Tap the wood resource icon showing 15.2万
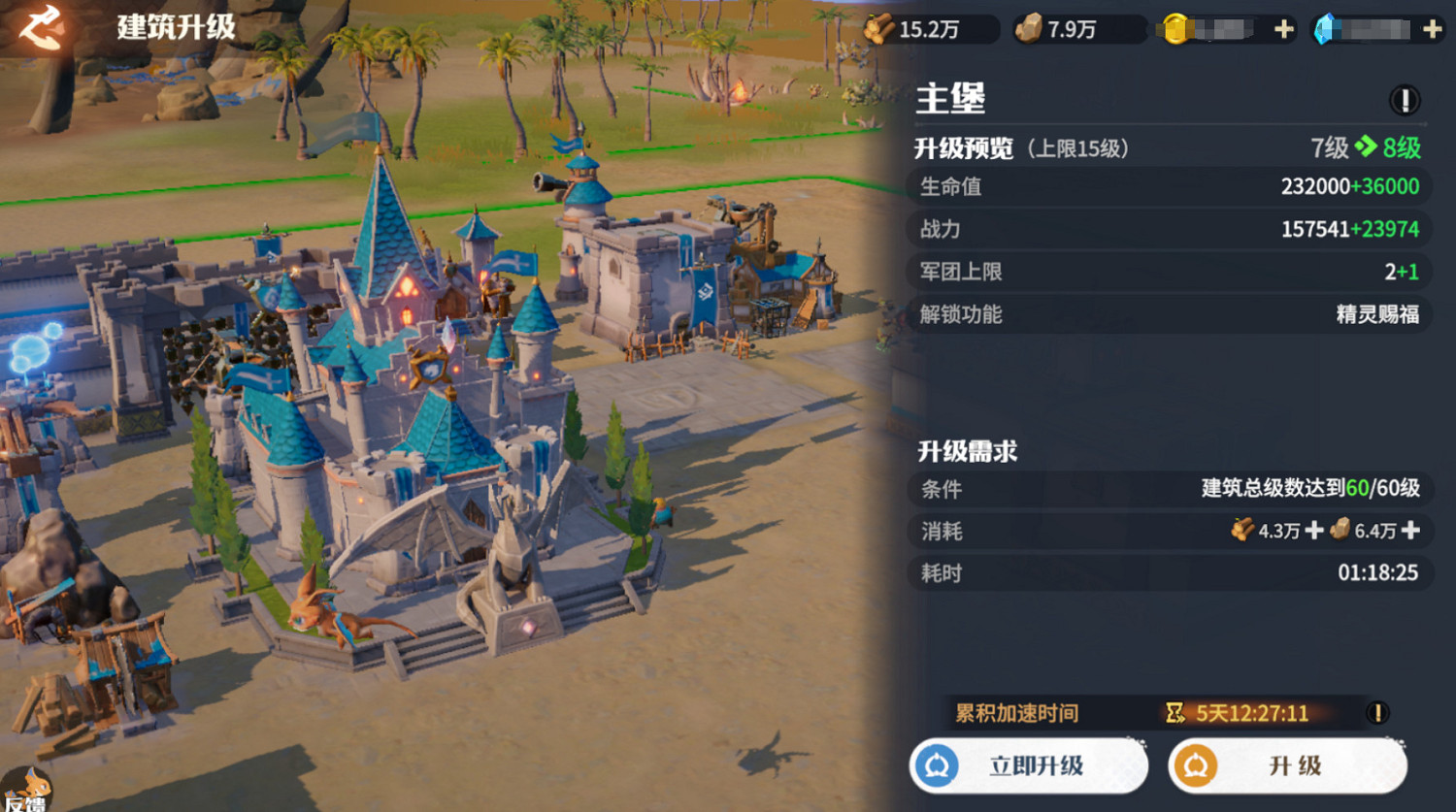The width and height of the screenshot is (1456, 812). 881,28
